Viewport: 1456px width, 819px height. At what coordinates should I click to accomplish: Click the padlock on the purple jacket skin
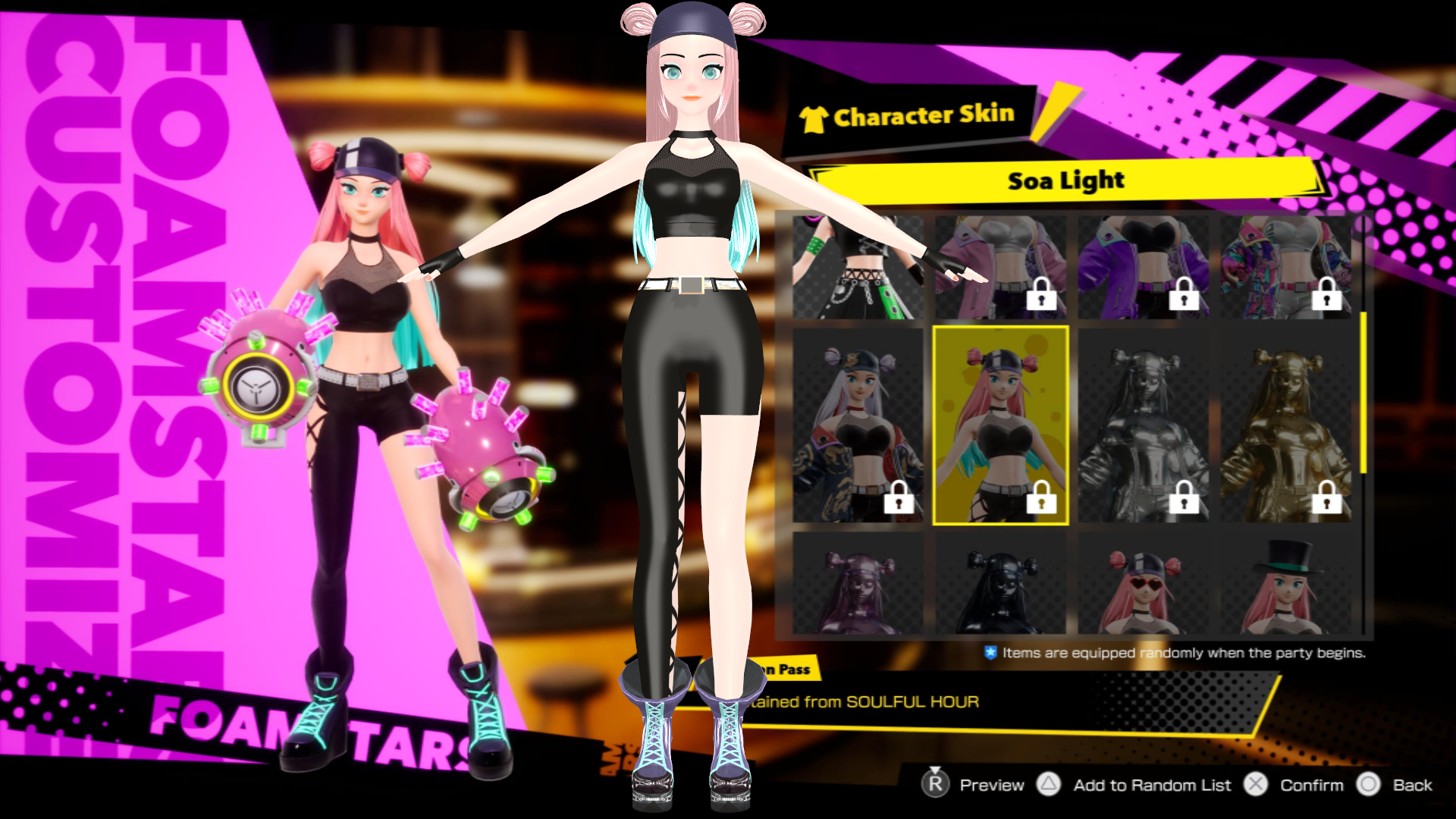pos(1183,296)
